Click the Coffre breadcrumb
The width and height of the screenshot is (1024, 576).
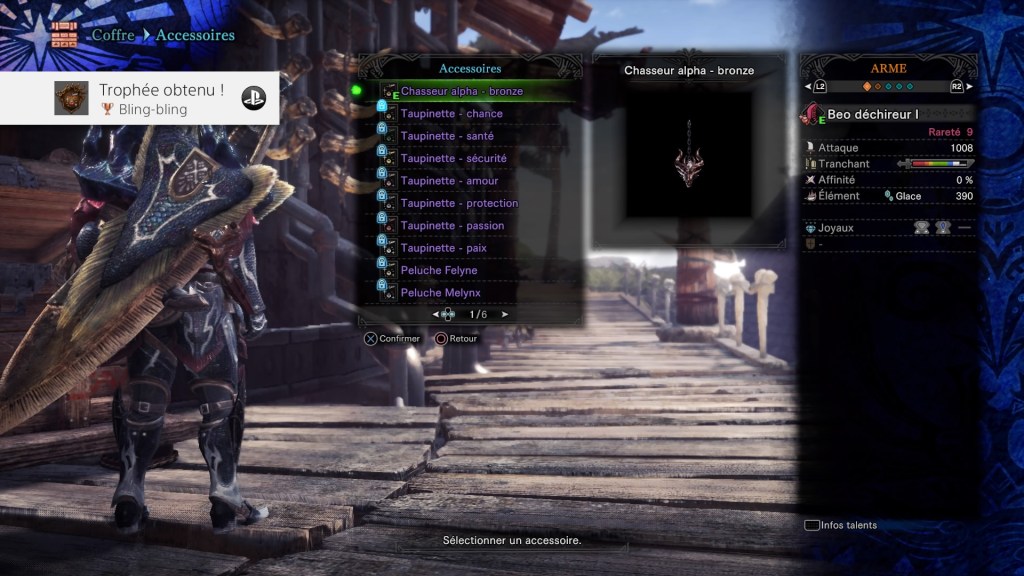(112, 35)
